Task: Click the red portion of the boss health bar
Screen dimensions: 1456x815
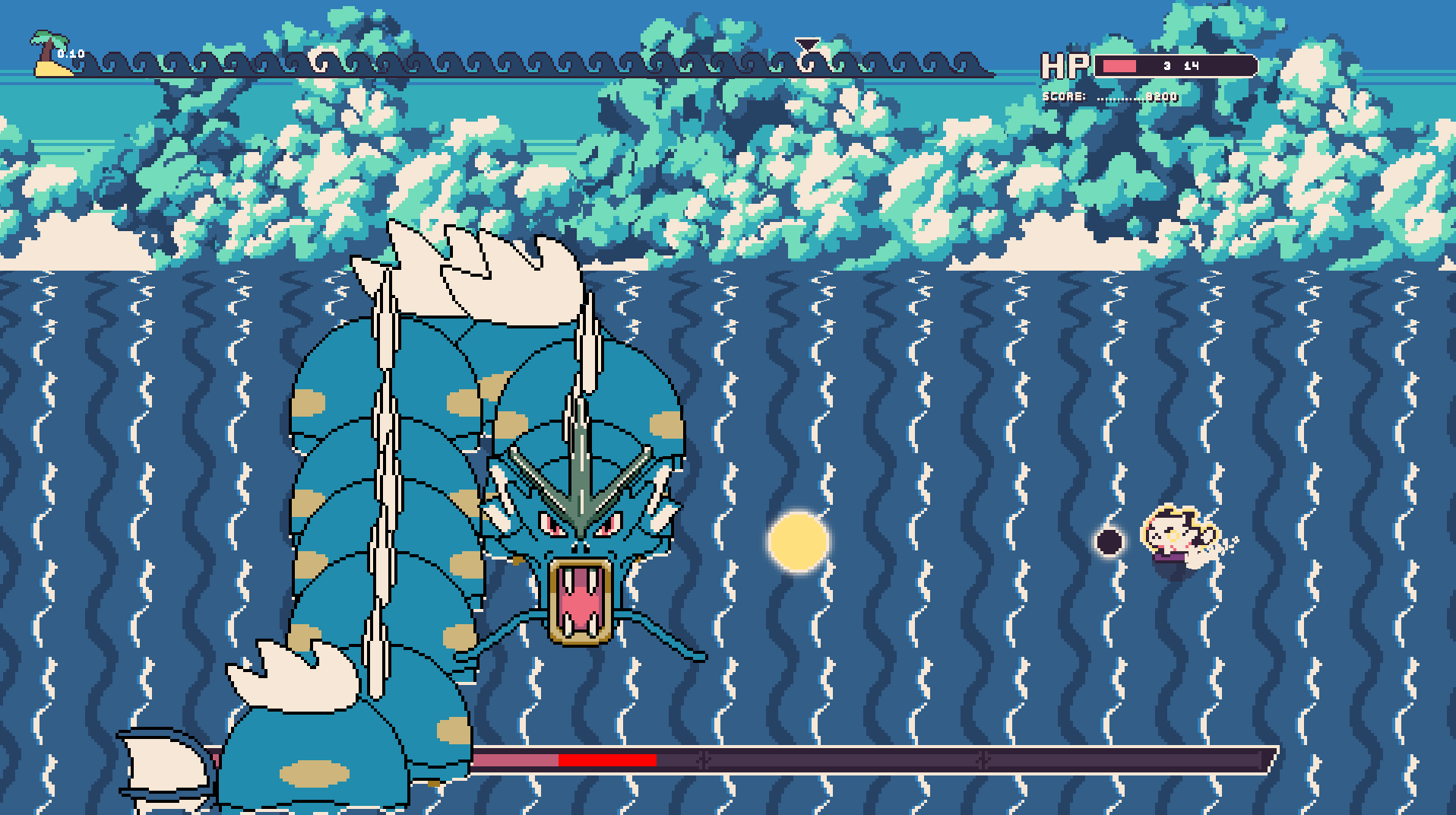Action: coord(608,759)
